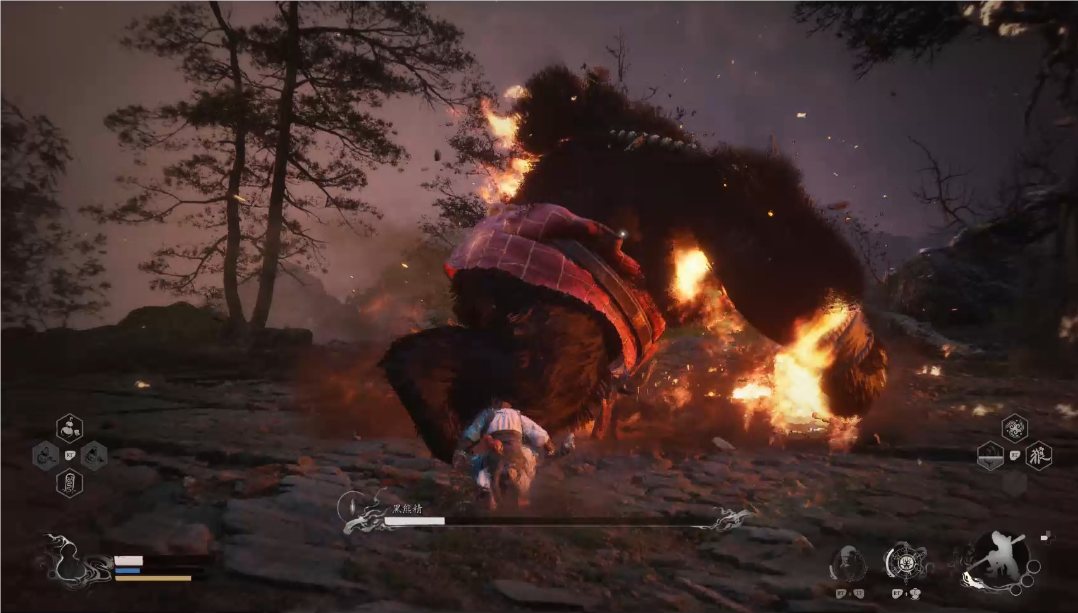Image resolution: width=1078 pixels, height=613 pixels.
Task: Select the top gourd item hexagon
Action: [69, 428]
